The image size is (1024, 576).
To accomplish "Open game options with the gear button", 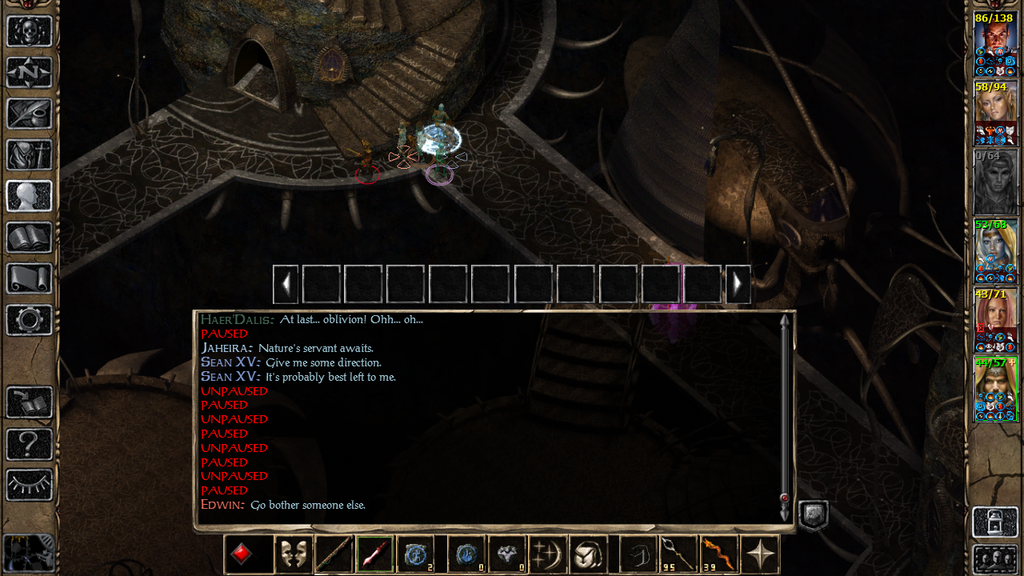I will coord(29,320).
